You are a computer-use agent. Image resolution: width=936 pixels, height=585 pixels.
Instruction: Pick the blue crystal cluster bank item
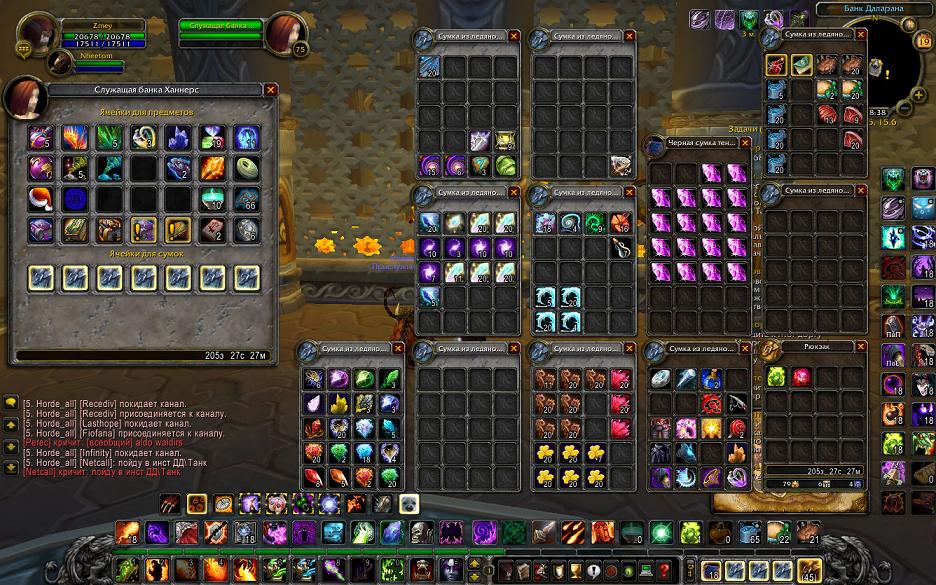(x=179, y=138)
